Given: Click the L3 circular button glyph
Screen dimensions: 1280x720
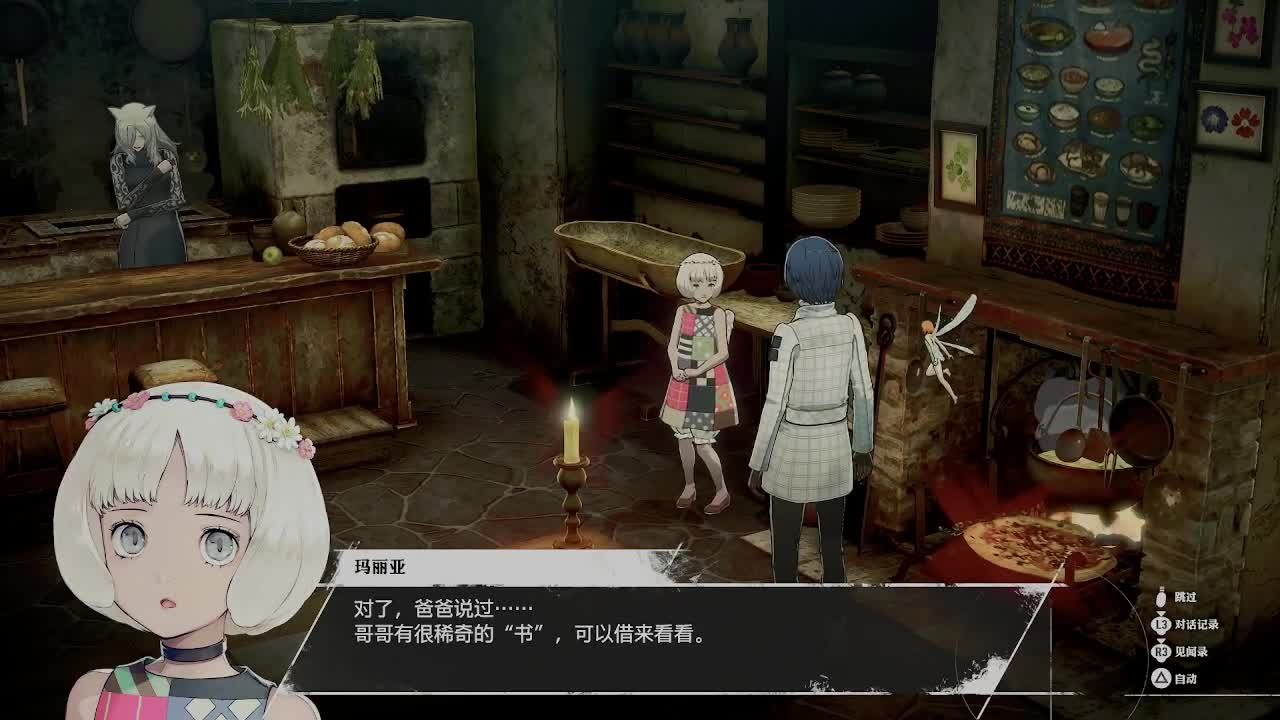Looking at the screenshot, I should (x=1161, y=624).
